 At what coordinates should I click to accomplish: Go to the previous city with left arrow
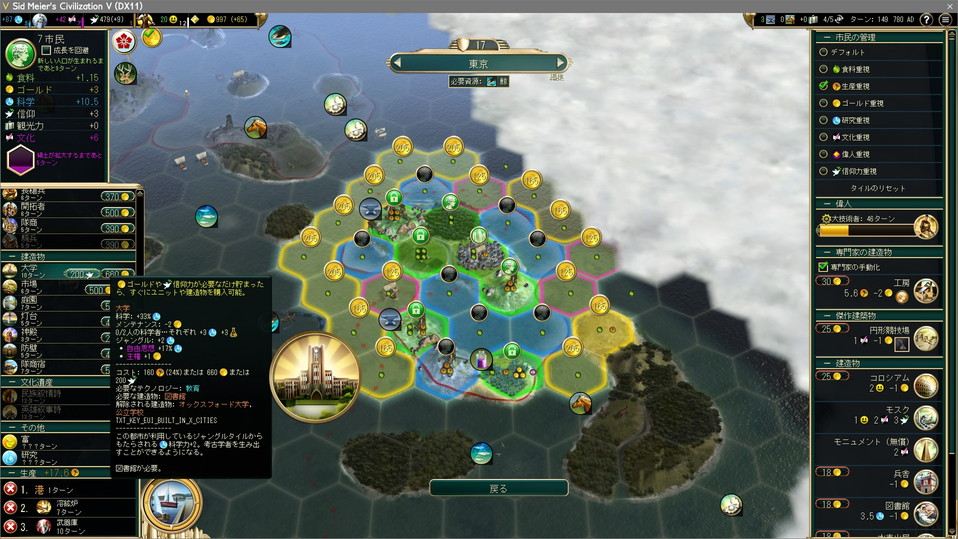397,63
